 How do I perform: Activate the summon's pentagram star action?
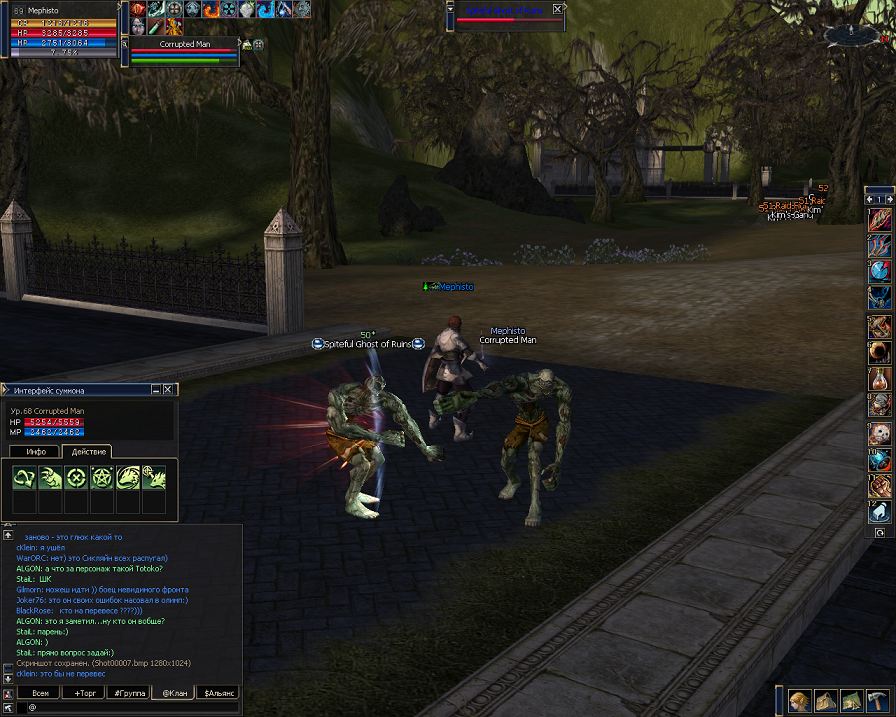tap(102, 478)
